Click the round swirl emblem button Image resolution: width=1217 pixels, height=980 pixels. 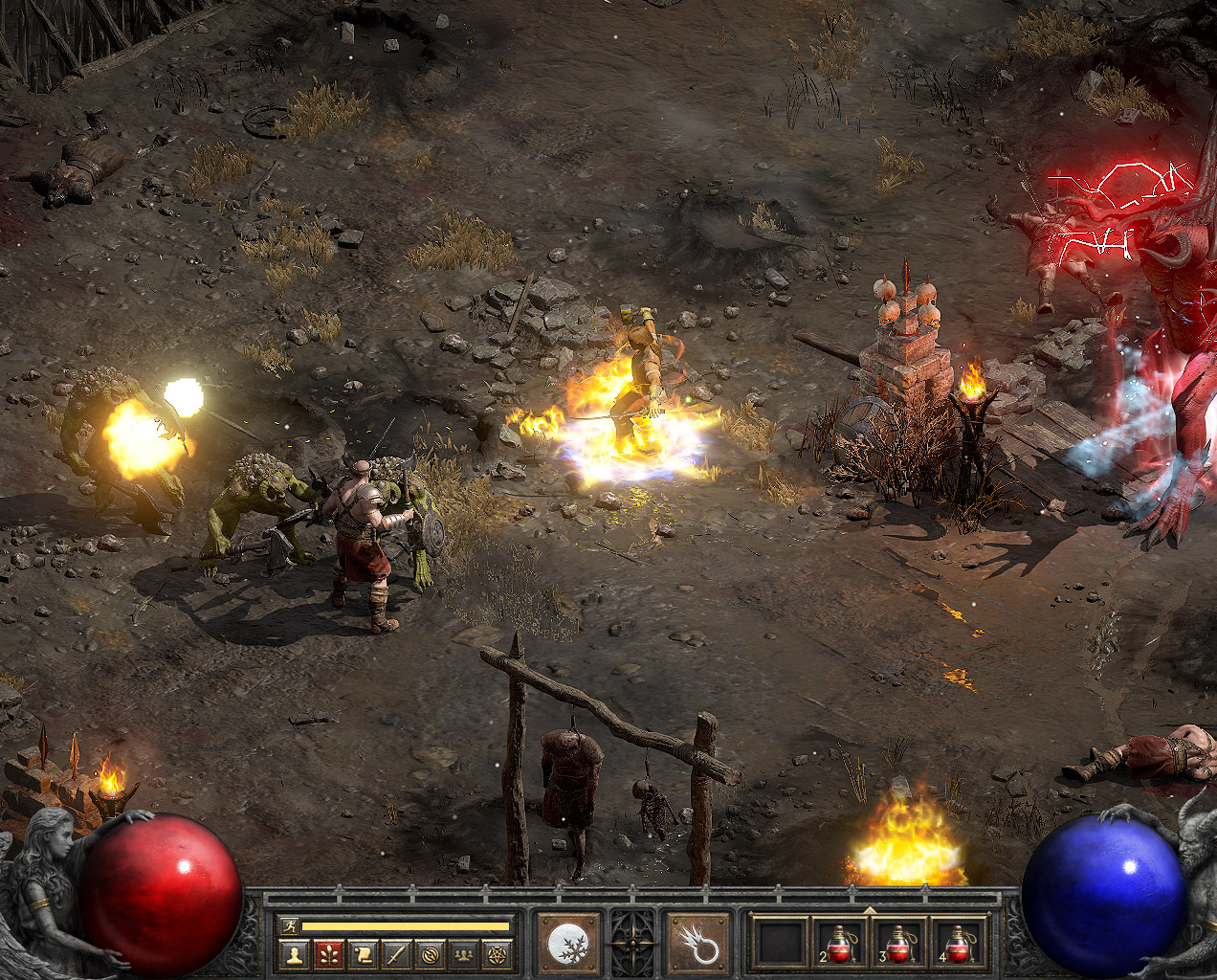pyautogui.click(x=431, y=954)
